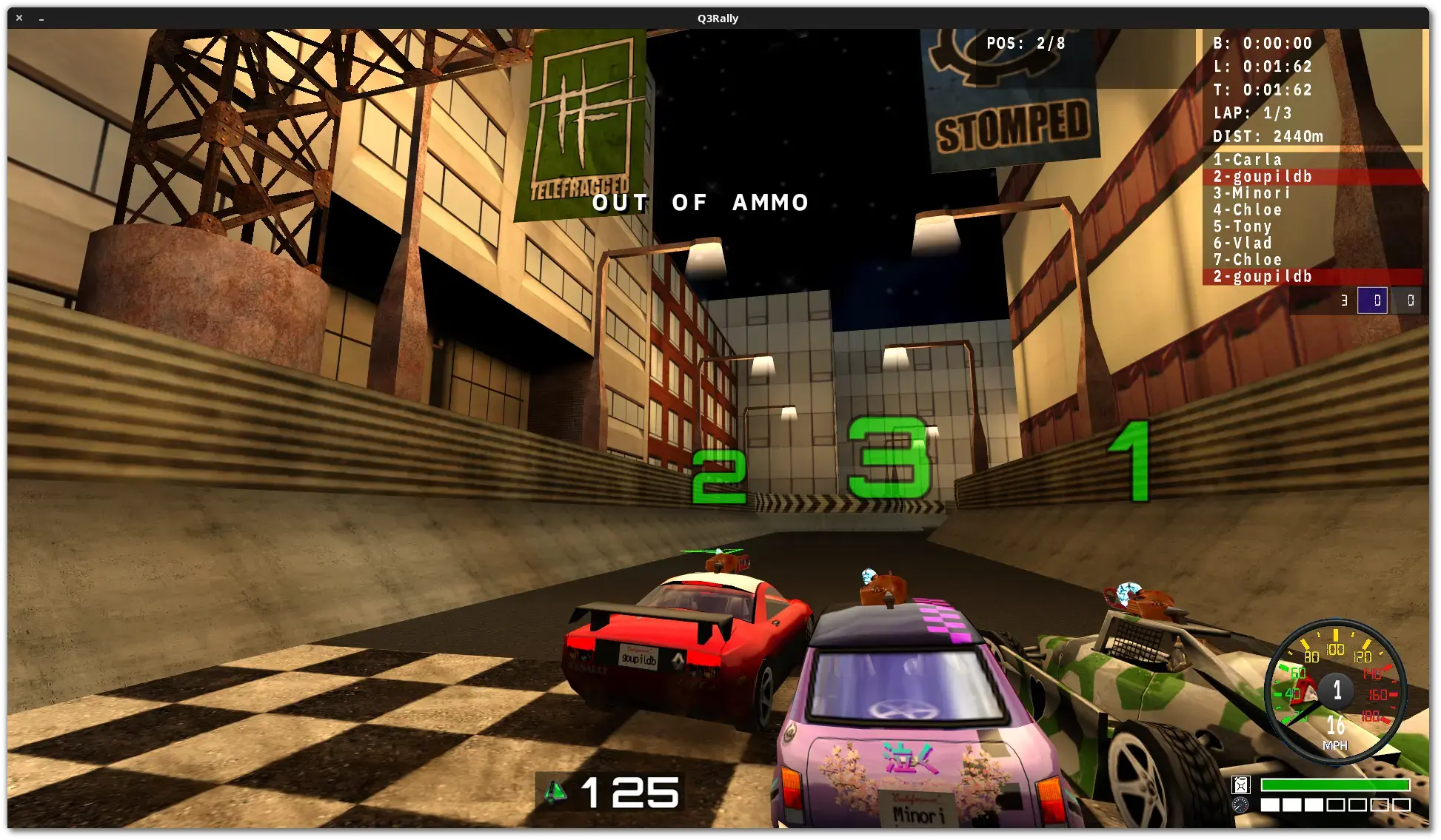Select the LAP: 1/3 counter
The height and width of the screenshot is (840, 1441).
click(1251, 112)
